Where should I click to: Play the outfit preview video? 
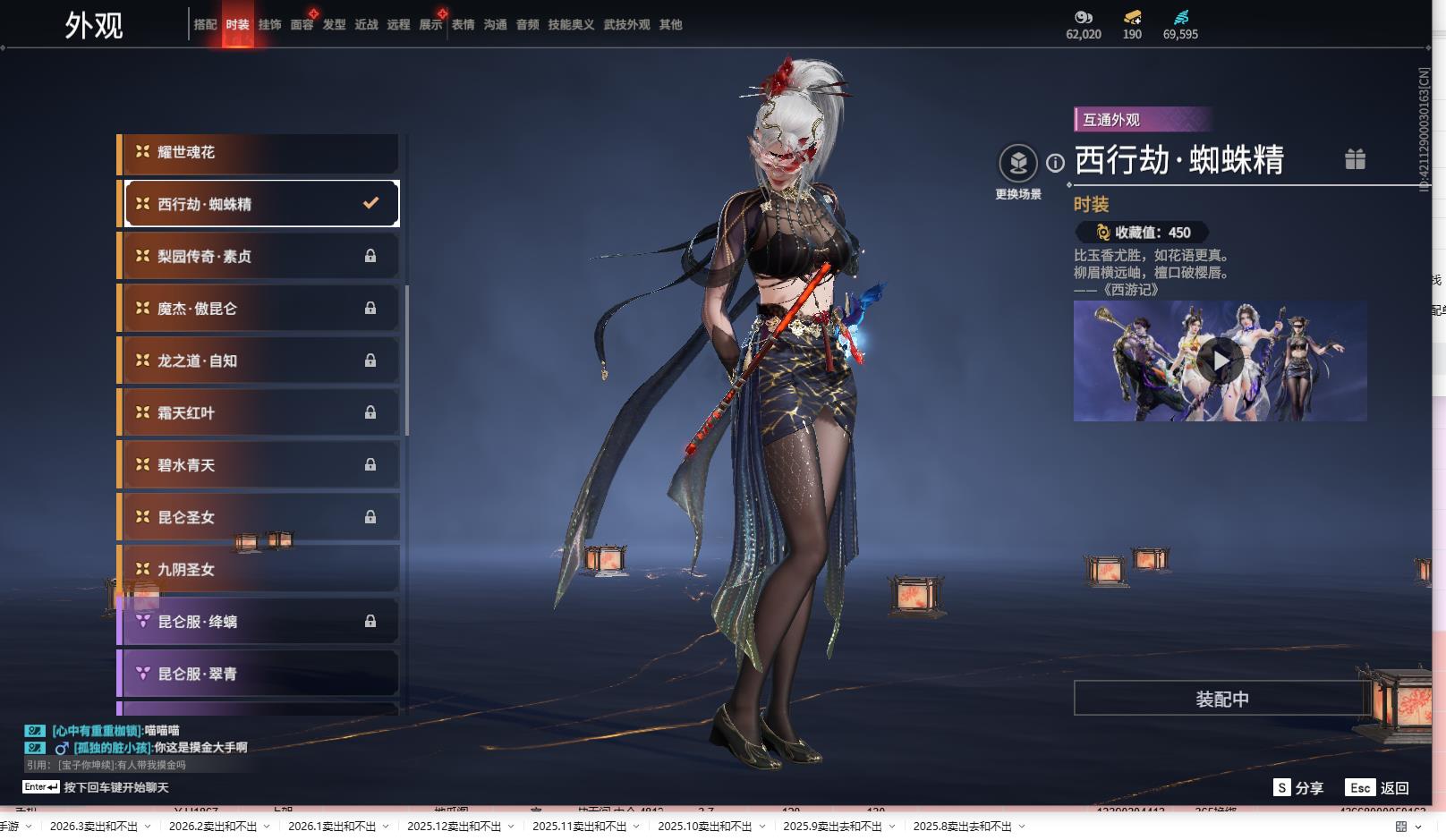1221,361
